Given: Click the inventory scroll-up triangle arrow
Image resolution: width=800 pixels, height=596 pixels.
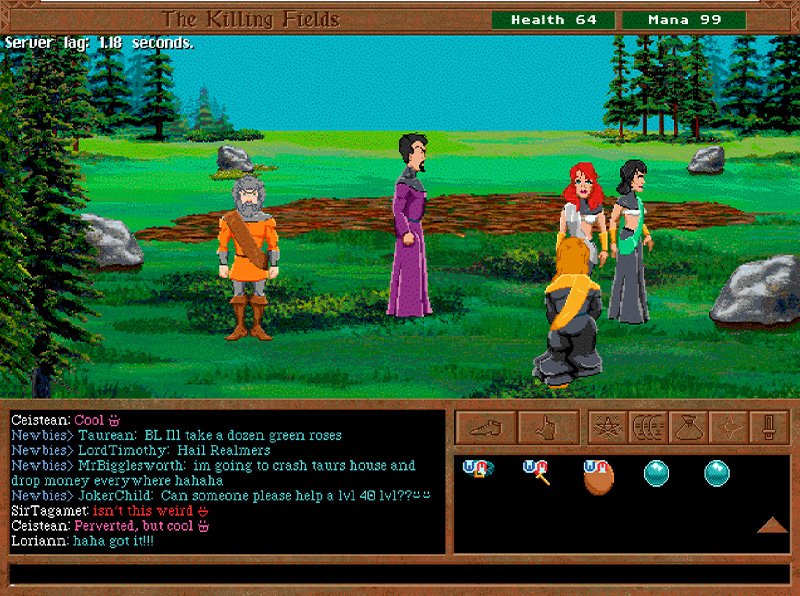Looking at the screenshot, I should [x=770, y=525].
